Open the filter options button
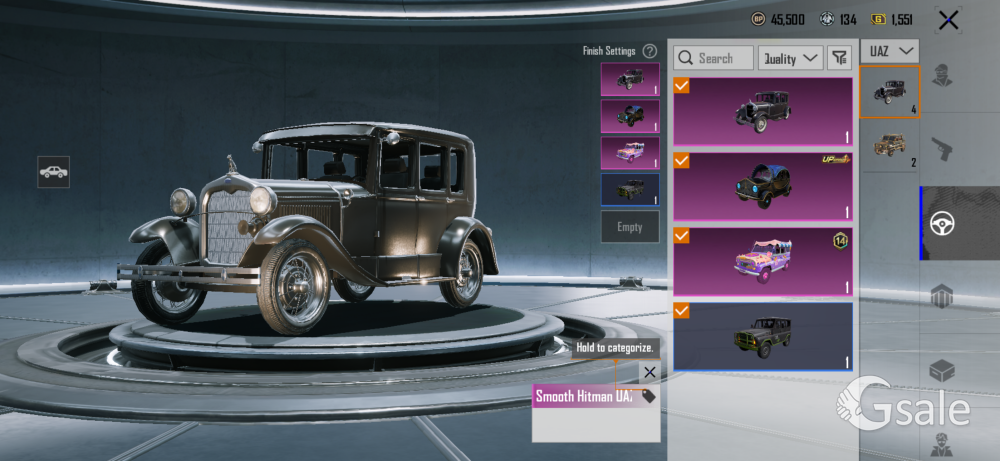The image size is (1000, 461). pos(840,58)
